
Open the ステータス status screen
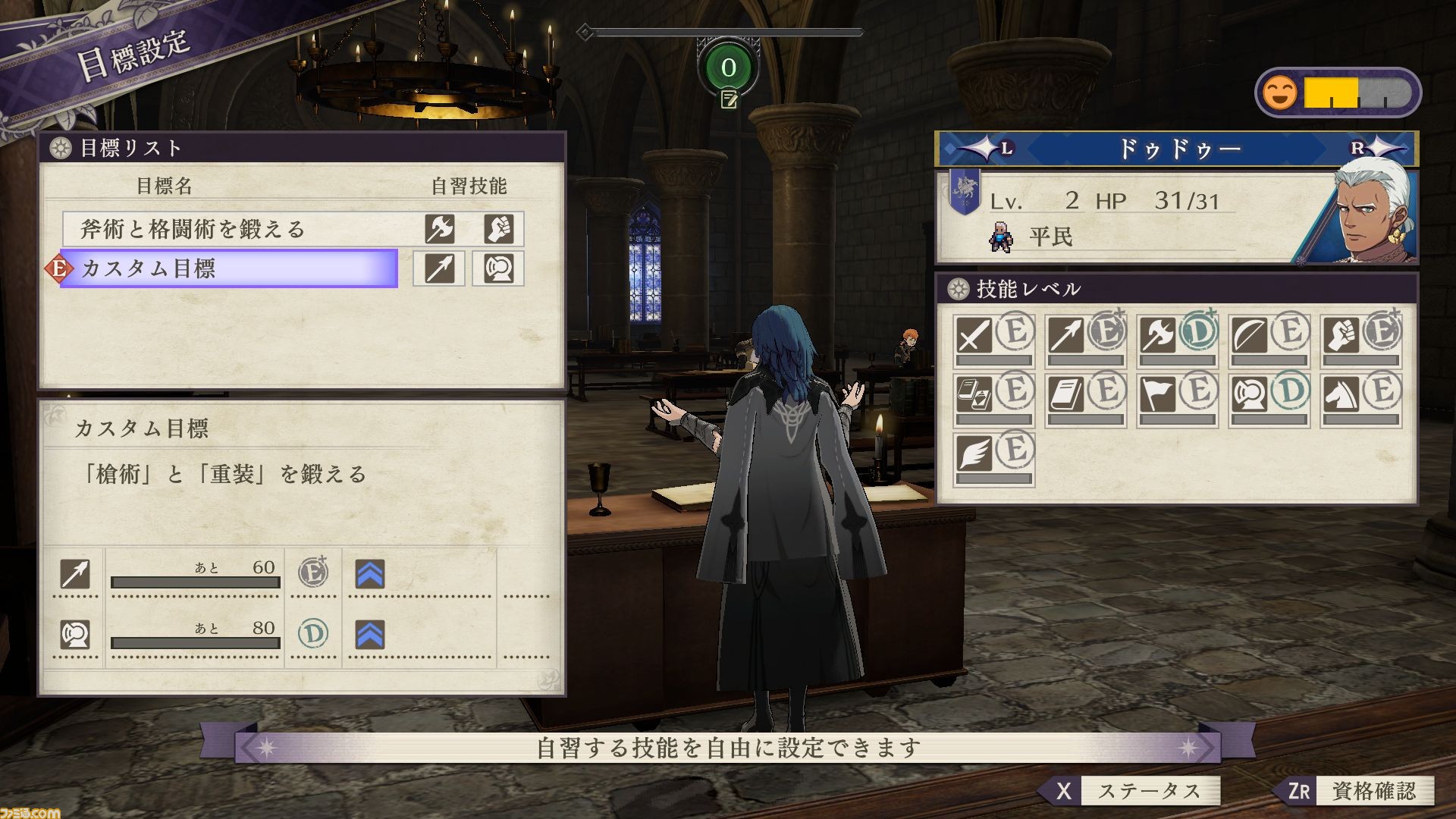click(x=1130, y=791)
